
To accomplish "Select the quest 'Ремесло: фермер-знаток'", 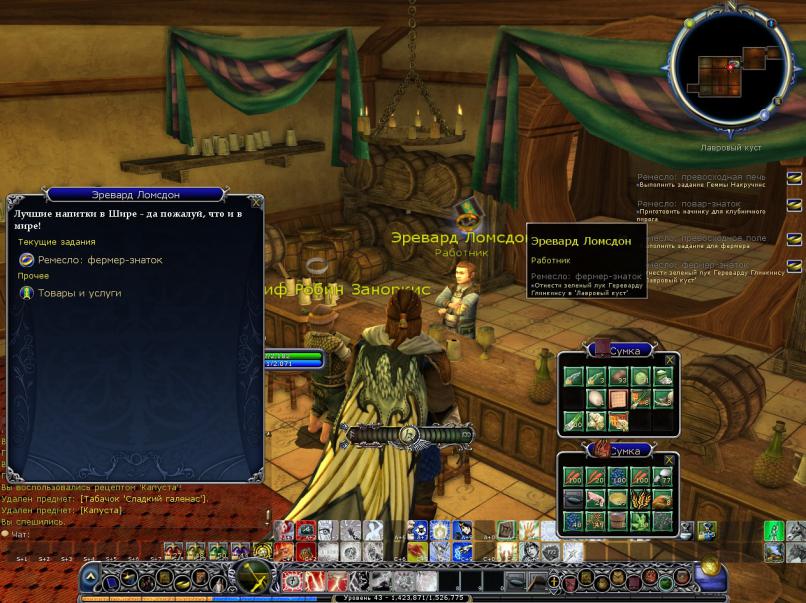I will point(99,260).
